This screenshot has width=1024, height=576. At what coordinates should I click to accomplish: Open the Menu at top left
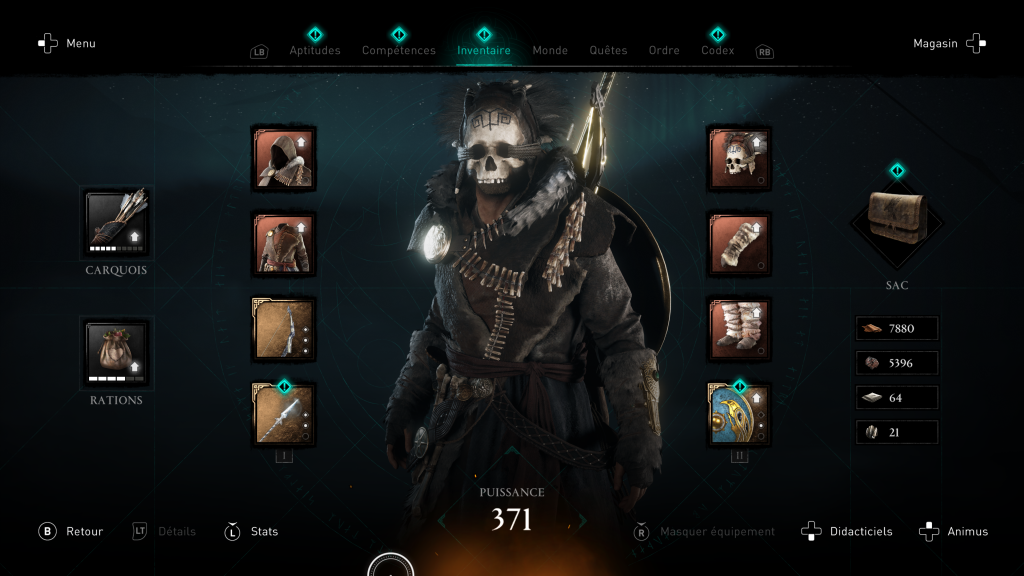pos(67,44)
